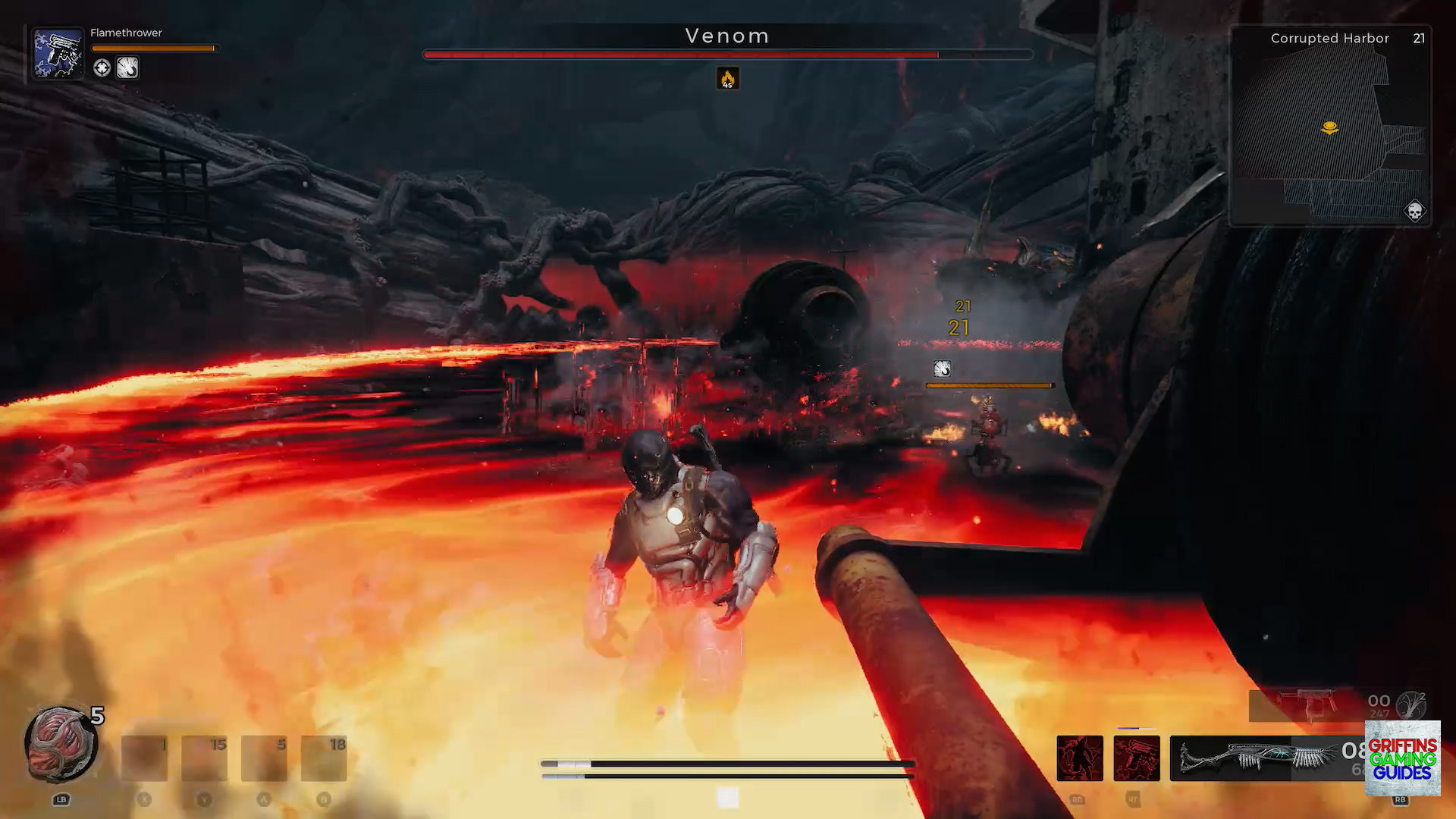The height and width of the screenshot is (819, 1456).
Task: Use the Relic heart with 5 charges
Action: coord(61,745)
